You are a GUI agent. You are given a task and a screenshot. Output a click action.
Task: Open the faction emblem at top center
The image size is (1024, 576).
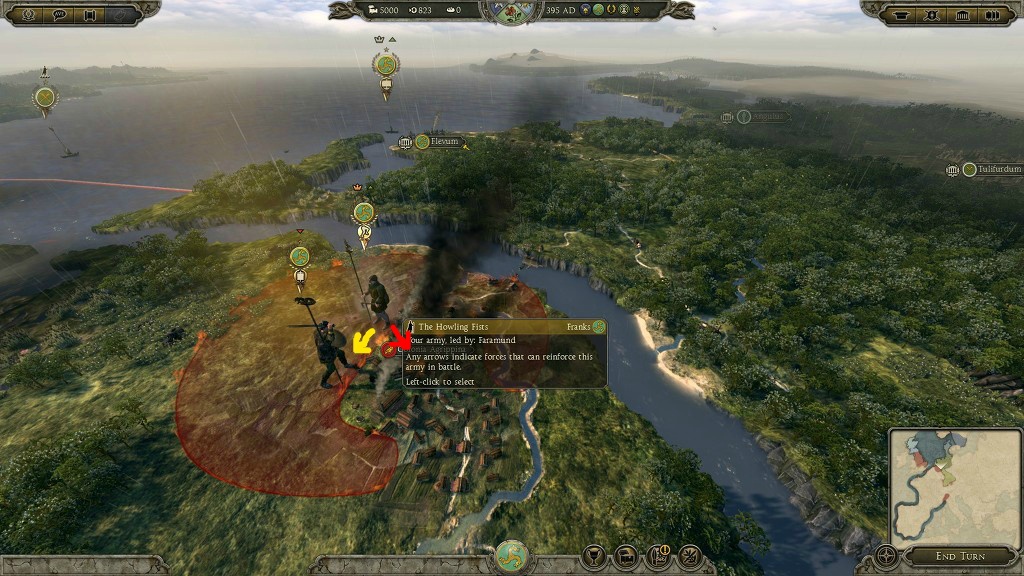pos(511,11)
